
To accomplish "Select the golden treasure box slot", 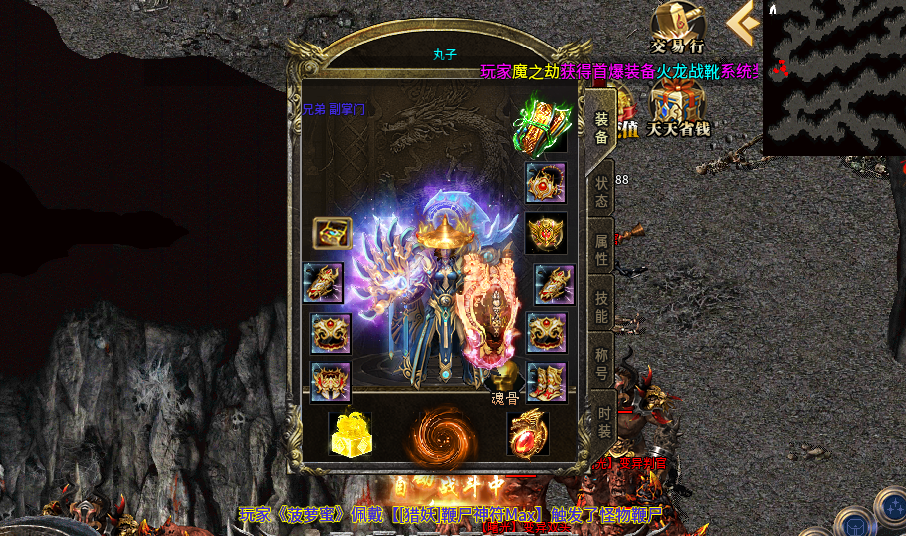I will tap(349, 434).
